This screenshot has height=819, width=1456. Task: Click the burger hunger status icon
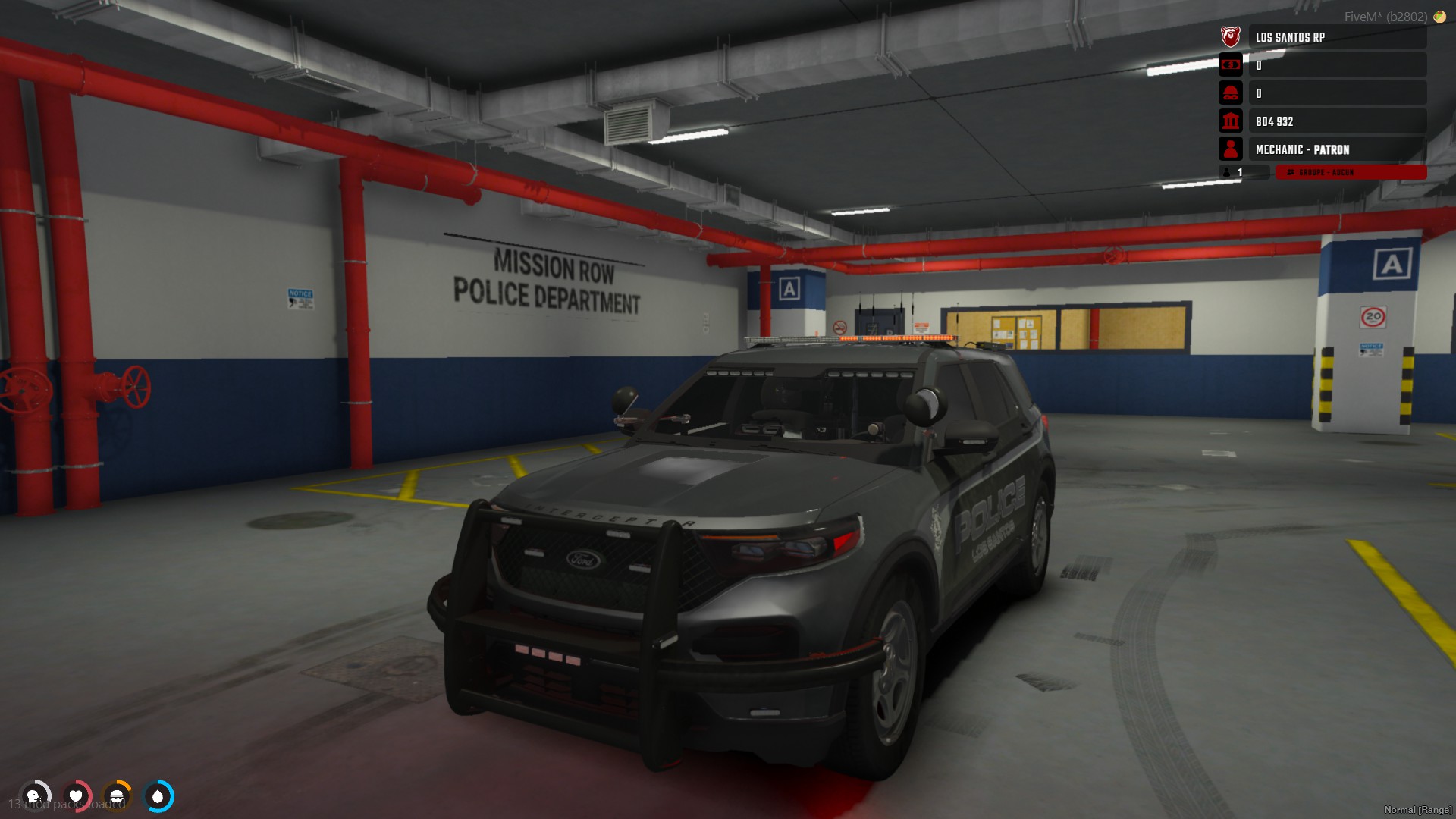[117, 796]
